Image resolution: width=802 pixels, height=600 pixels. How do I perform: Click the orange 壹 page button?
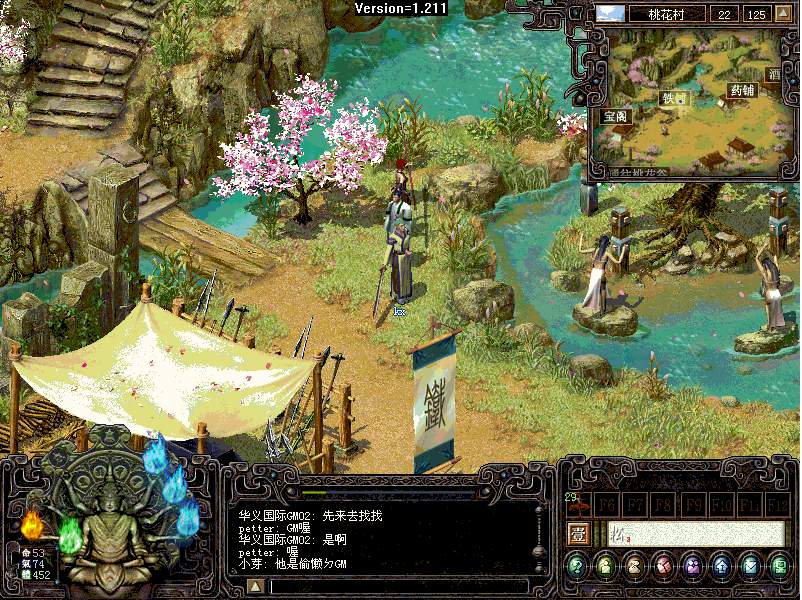(x=578, y=533)
